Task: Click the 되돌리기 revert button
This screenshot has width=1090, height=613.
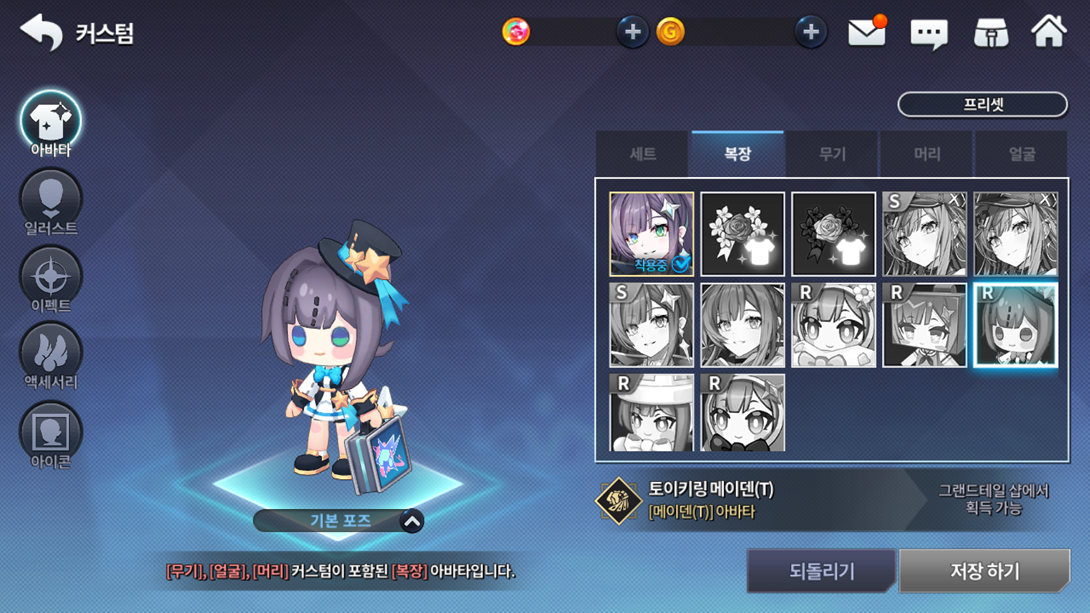Action: tap(821, 571)
